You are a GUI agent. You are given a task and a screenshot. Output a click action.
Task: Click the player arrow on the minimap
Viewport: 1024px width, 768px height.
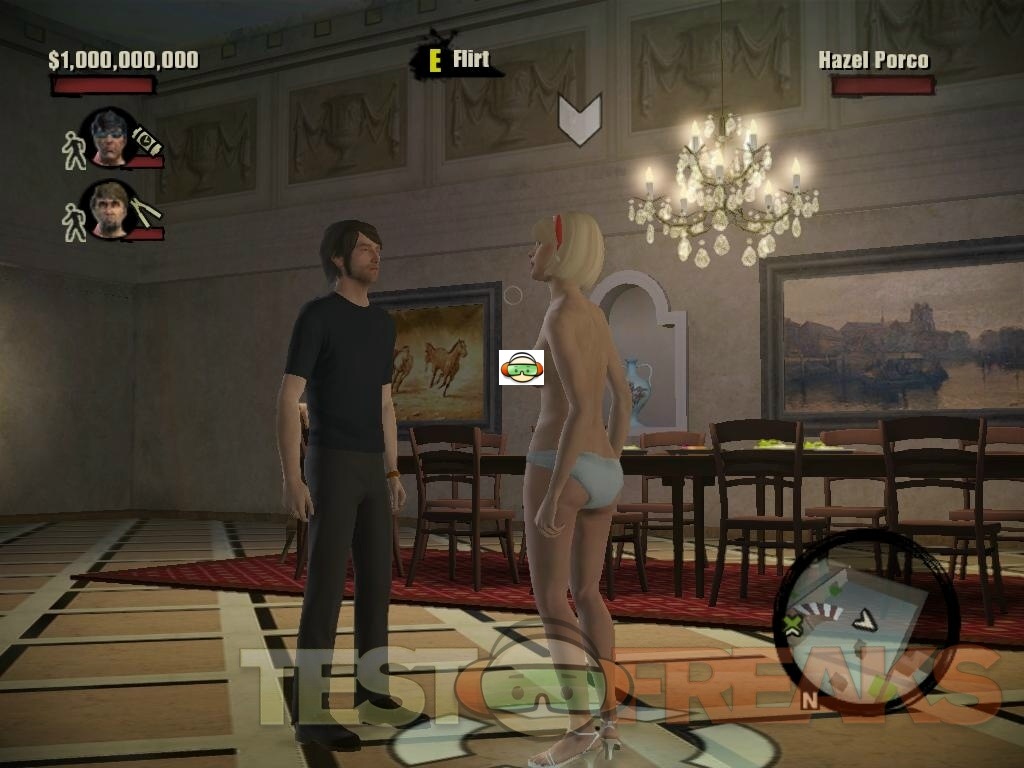(x=864, y=620)
